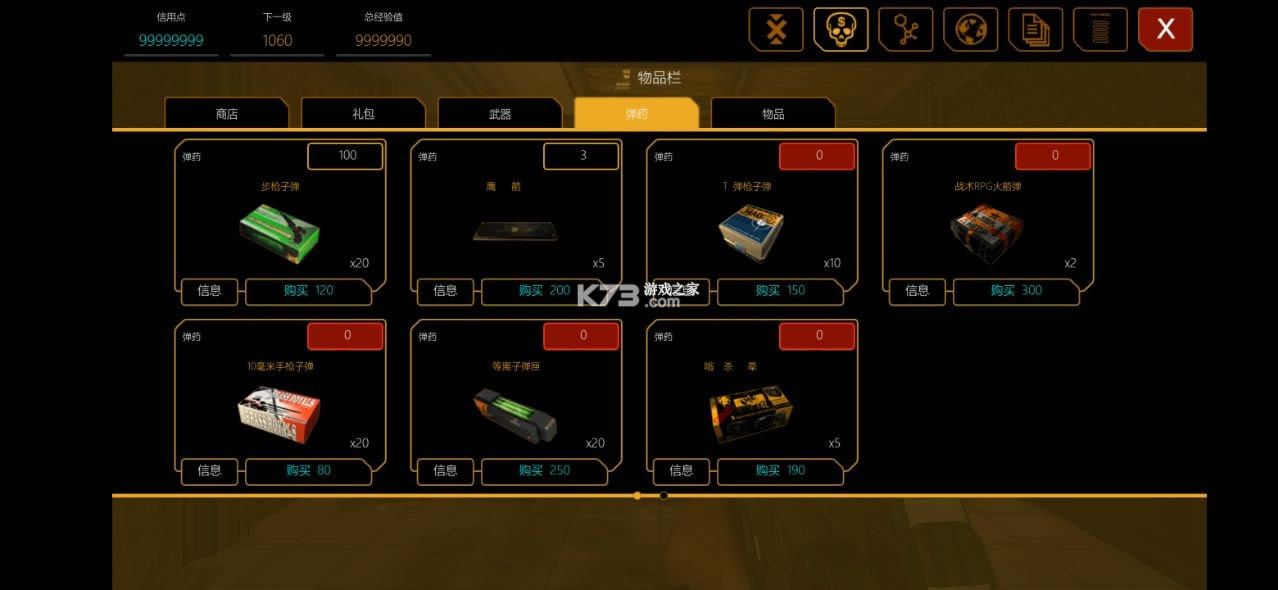Purchase 等离子弹匣 for 250

(545, 471)
